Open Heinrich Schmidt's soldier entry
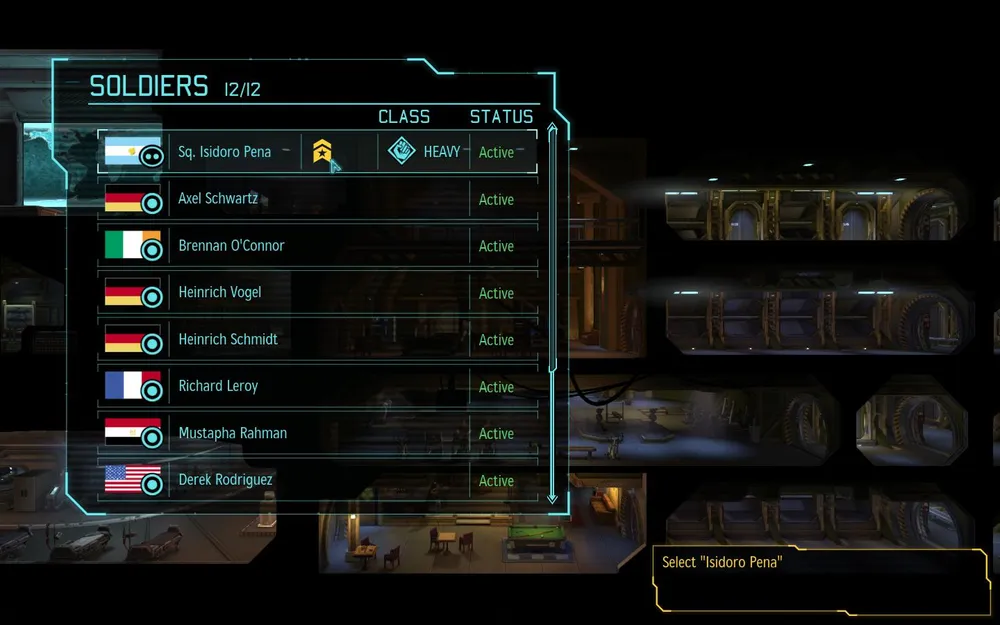 228,340
